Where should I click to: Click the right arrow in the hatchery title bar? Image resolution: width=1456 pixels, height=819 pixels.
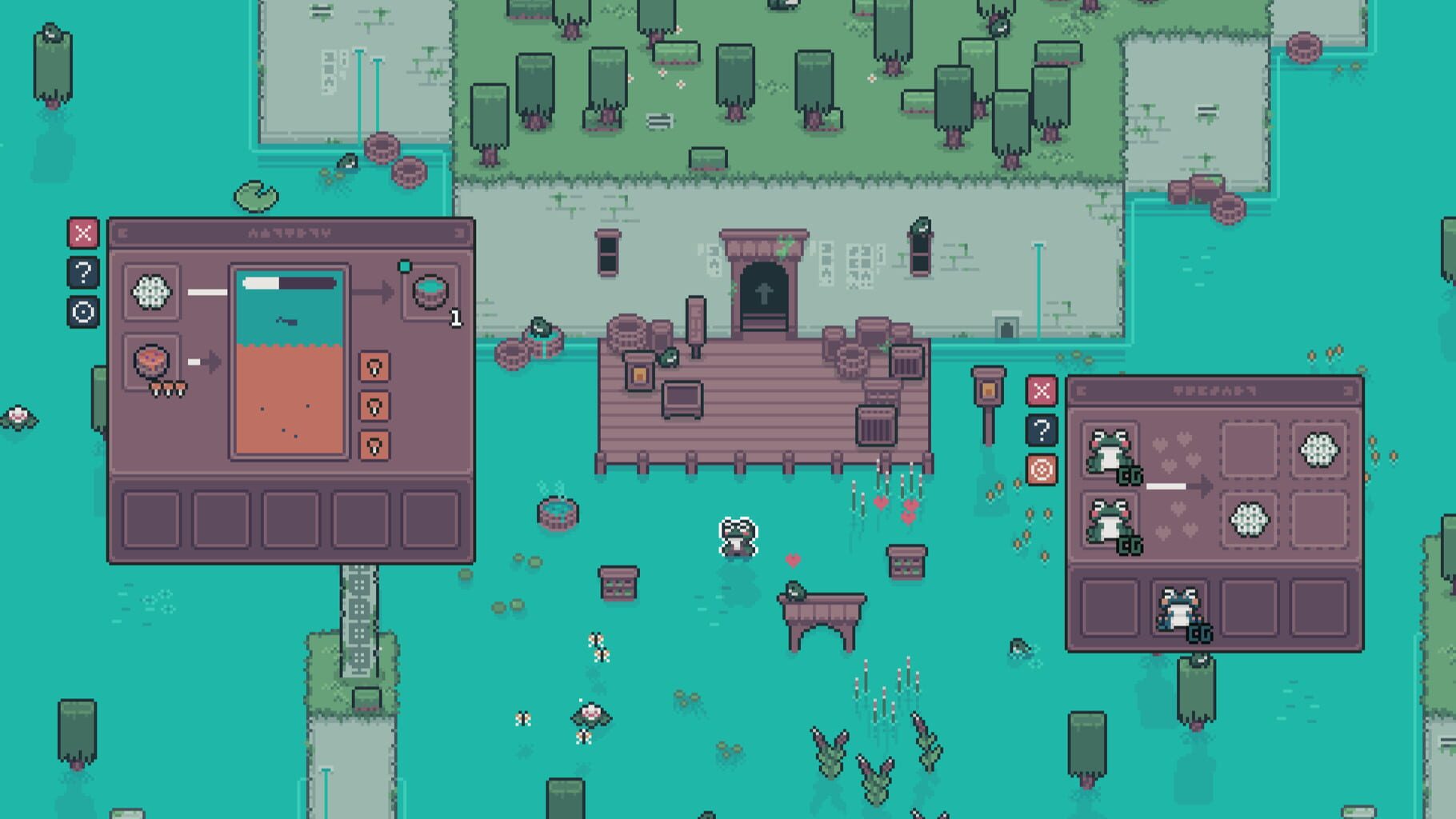coord(459,233)
